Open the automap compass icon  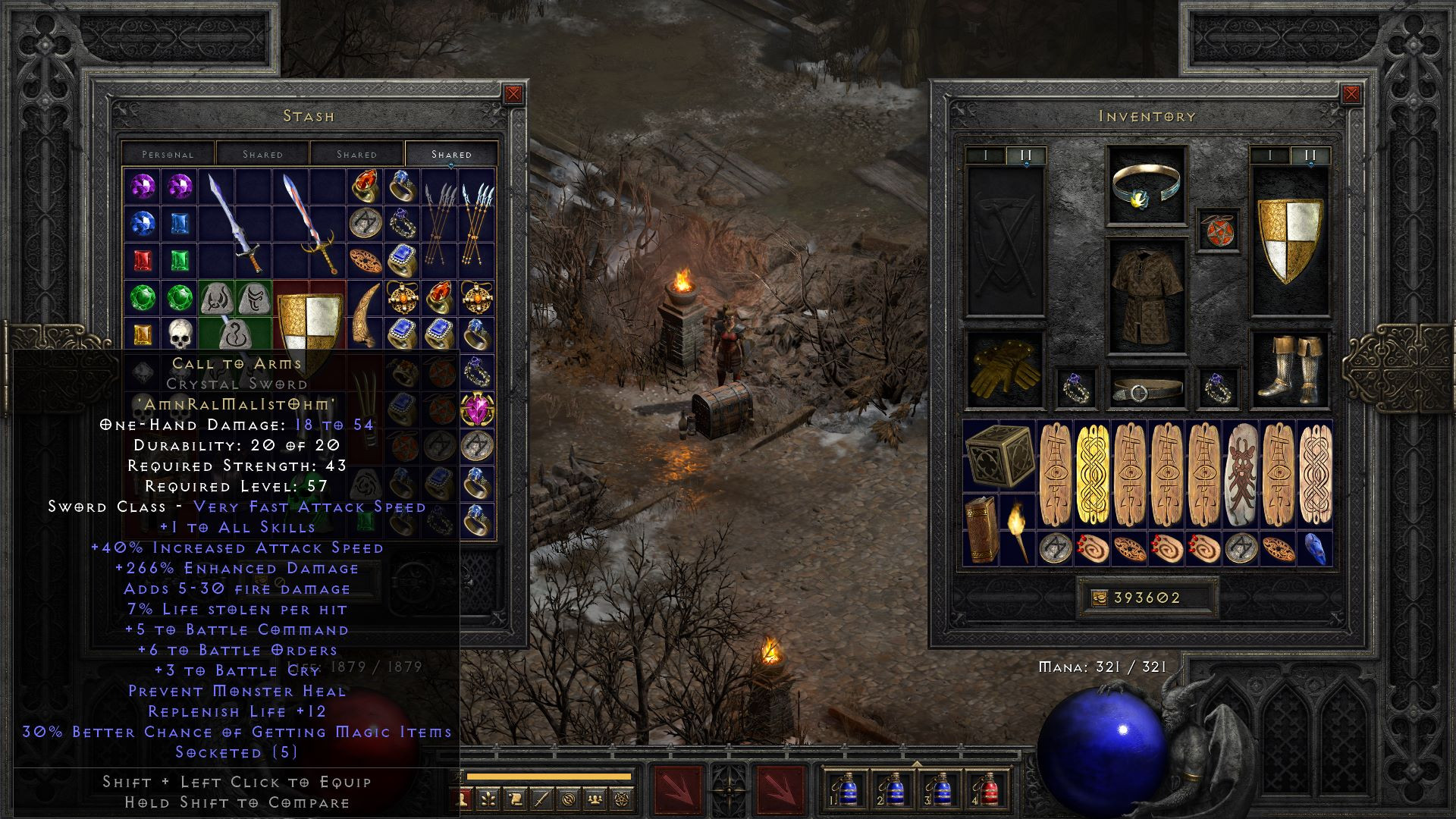click(x=569, y=798)
